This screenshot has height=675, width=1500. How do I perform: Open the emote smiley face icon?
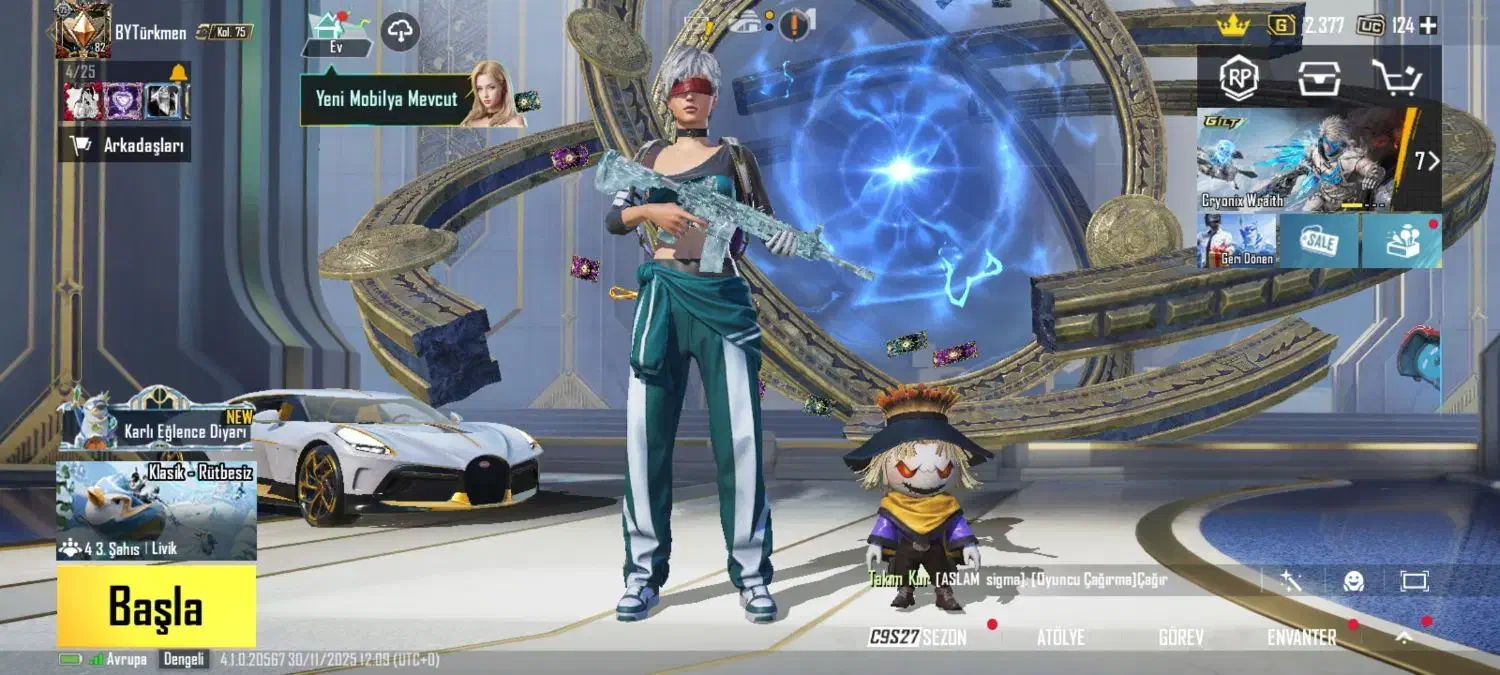[x=1353, y=581]
